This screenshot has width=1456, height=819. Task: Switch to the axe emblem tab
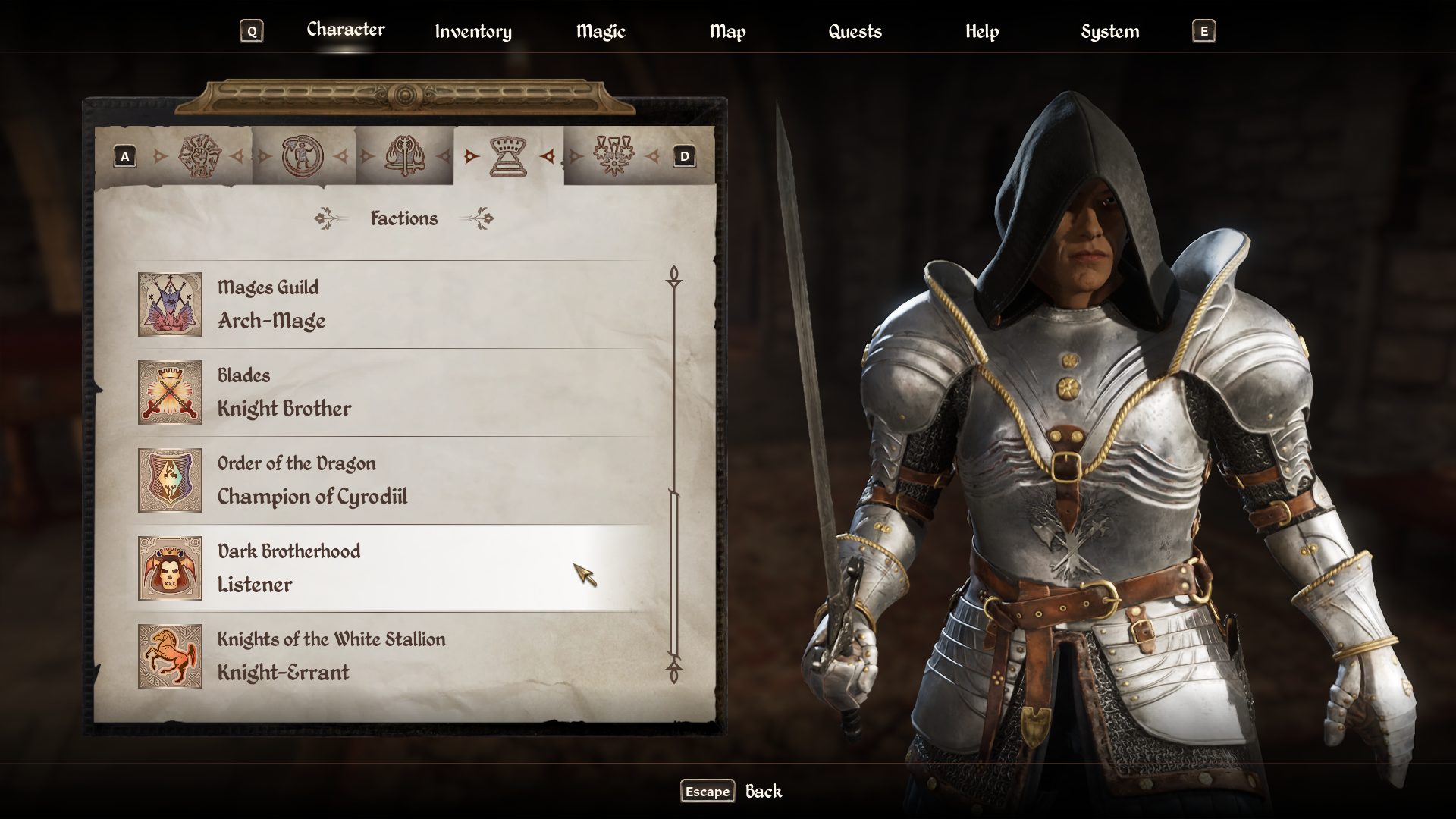coord(405,156)
